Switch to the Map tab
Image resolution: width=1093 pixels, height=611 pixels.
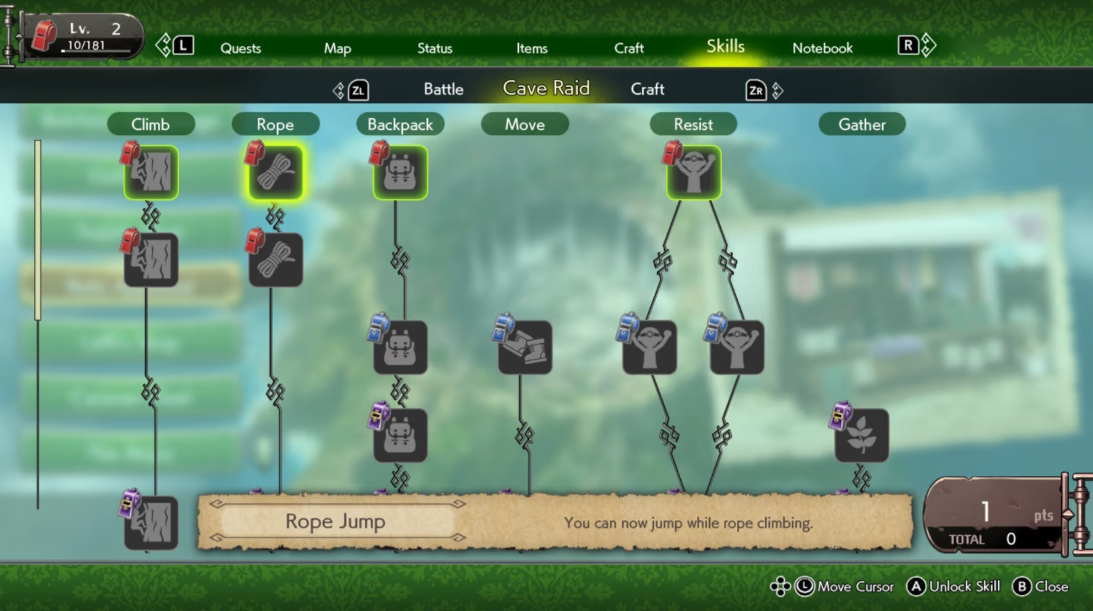tap(337, 48)
